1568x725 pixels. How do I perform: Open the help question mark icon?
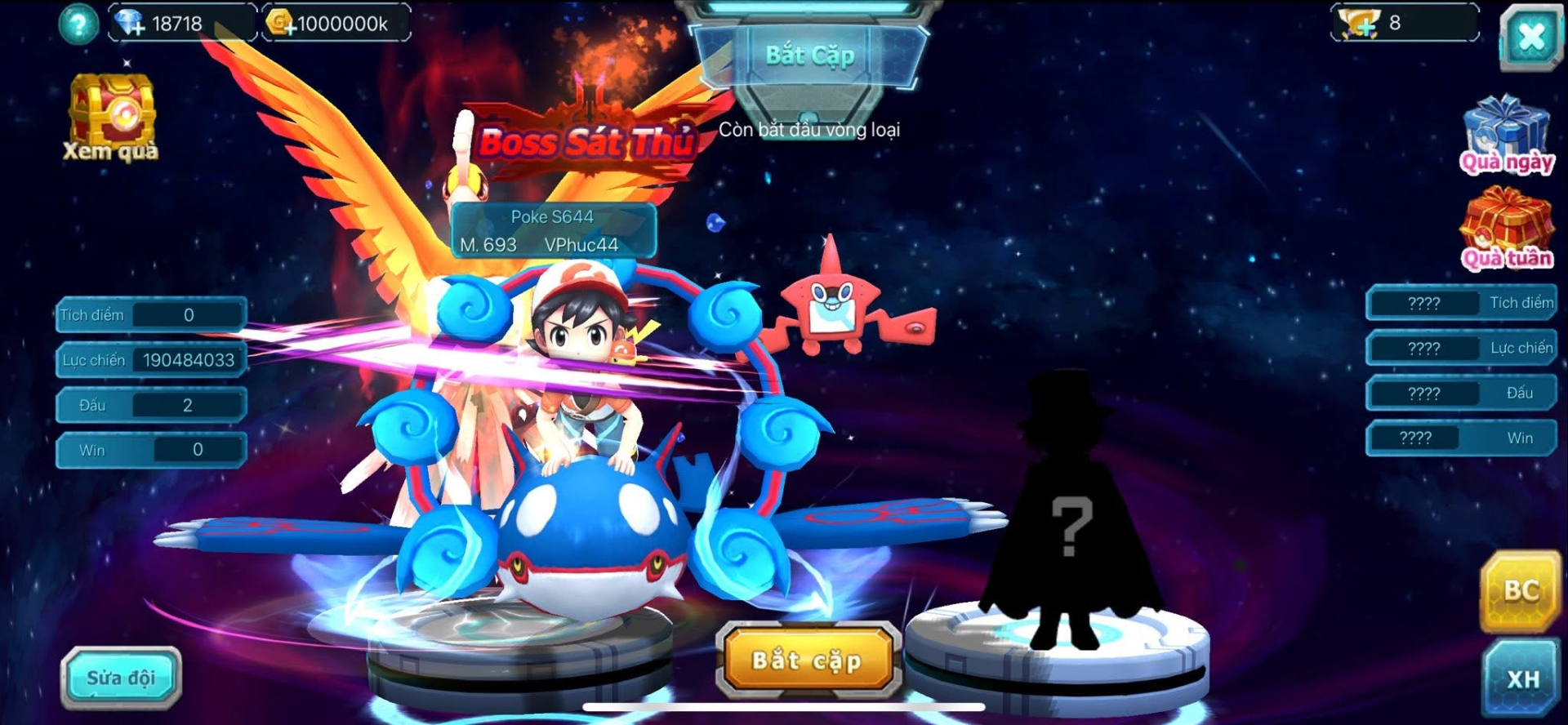[78, 24]
